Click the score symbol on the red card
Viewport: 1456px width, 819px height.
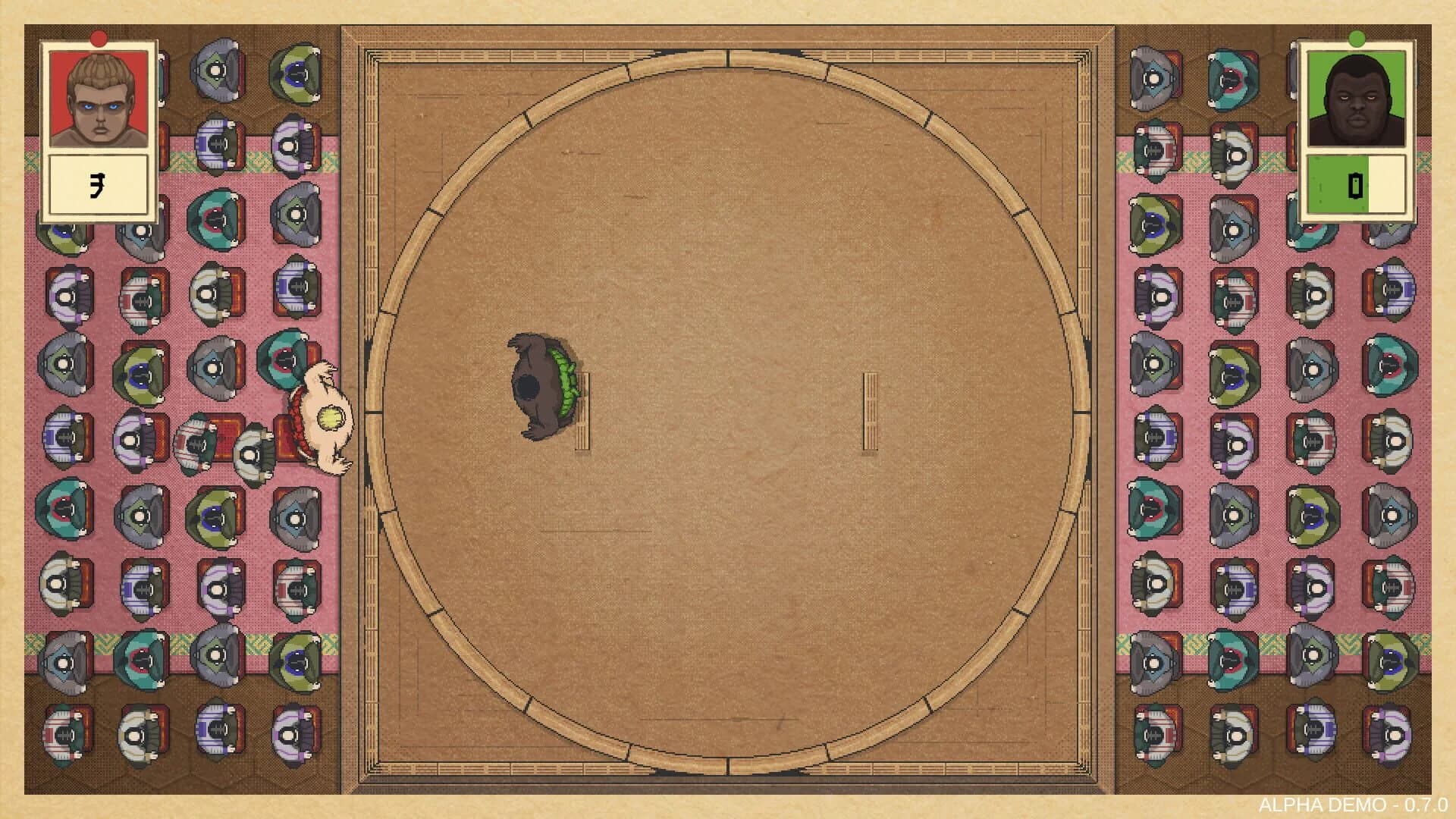(x=99, y=184)
